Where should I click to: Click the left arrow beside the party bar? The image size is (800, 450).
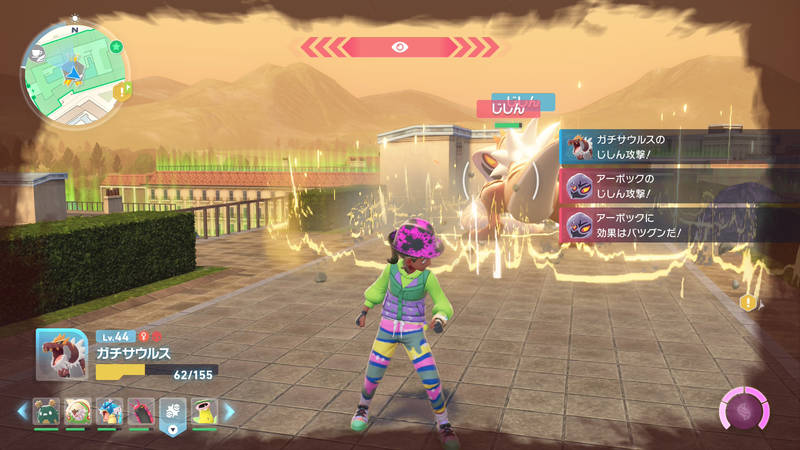(x=21, y=411)
